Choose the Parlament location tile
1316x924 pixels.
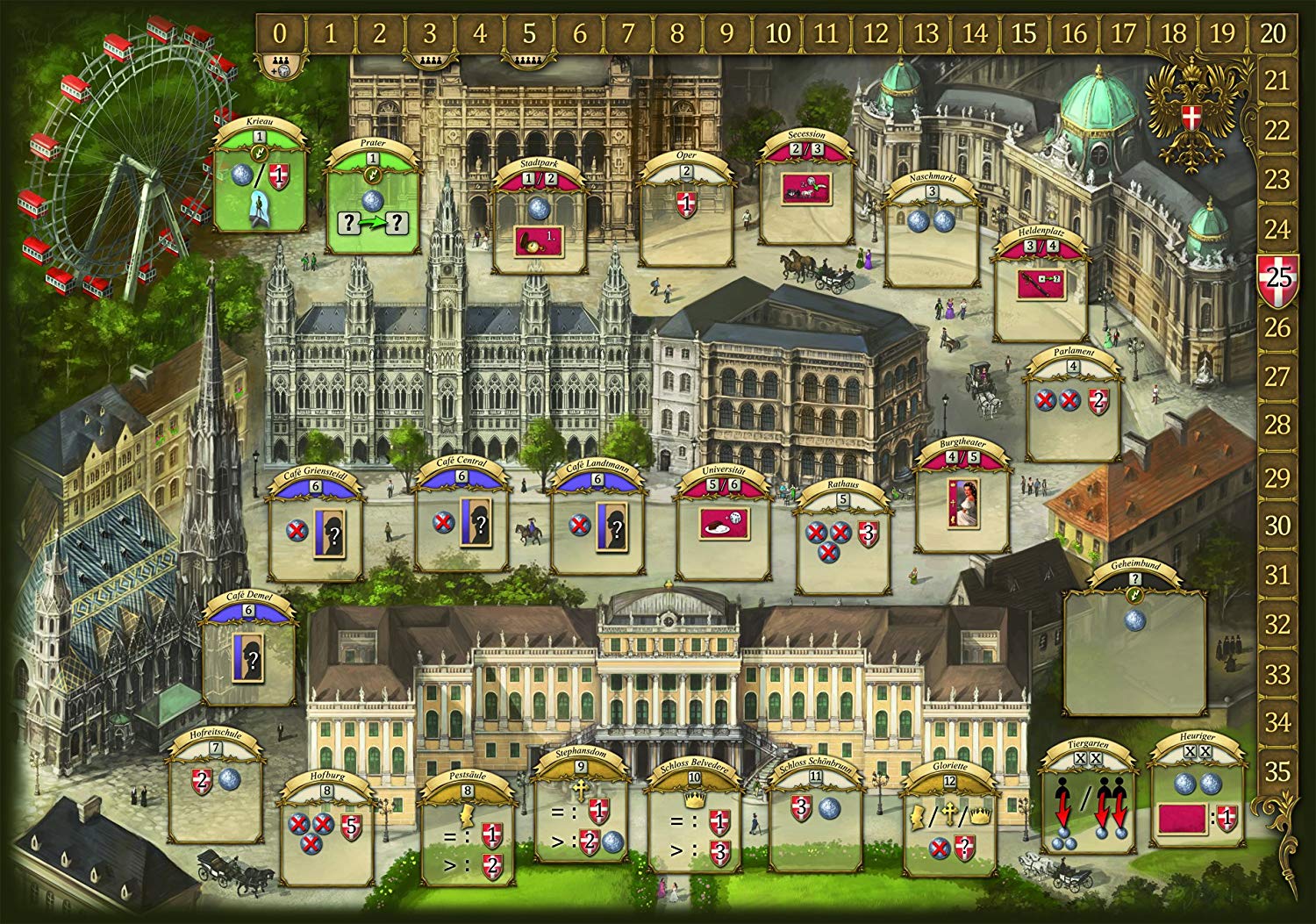tap(1070, 410)
